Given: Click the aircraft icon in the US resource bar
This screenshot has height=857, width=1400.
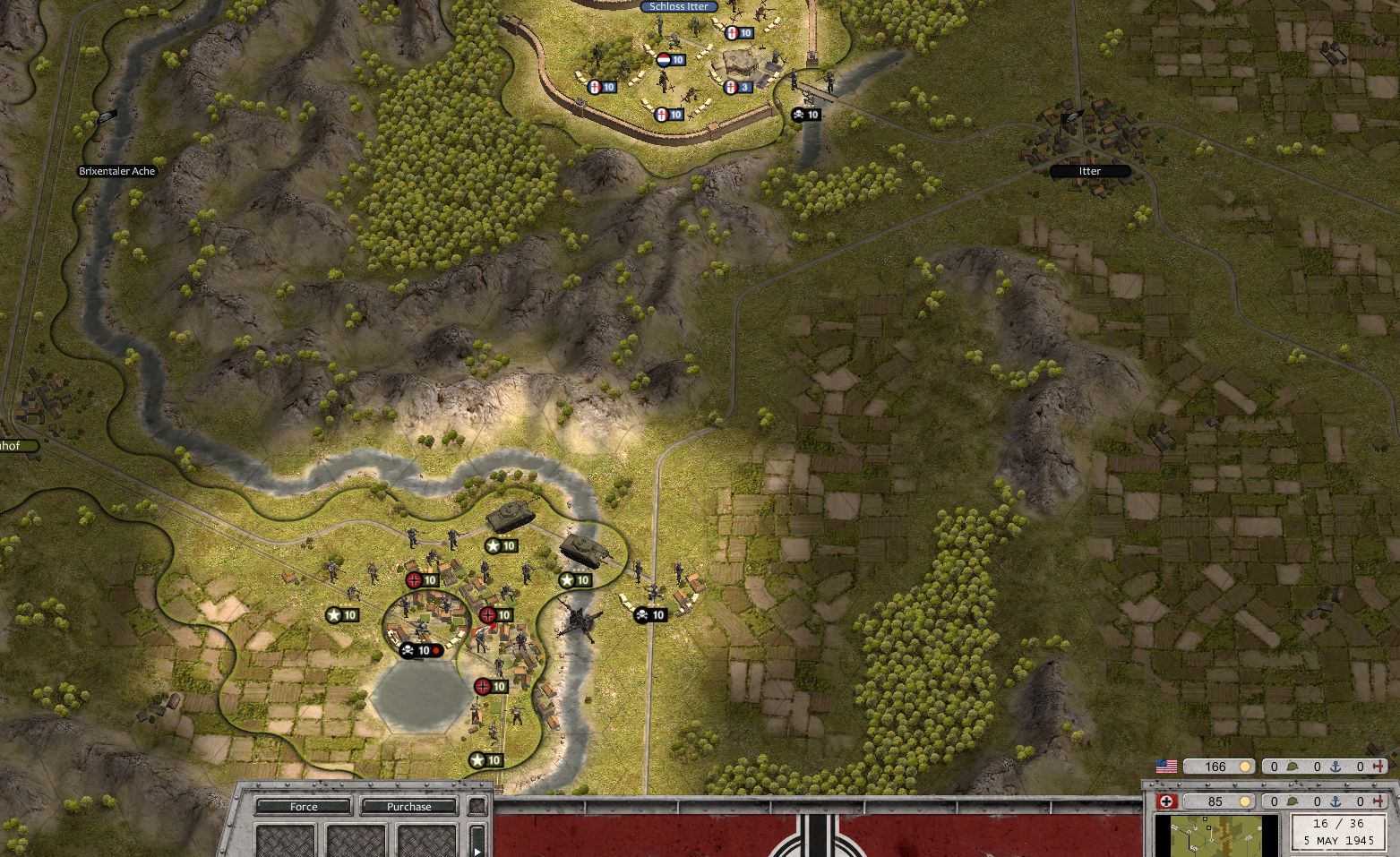Looking at the screenshot, I should [1379, 767].
